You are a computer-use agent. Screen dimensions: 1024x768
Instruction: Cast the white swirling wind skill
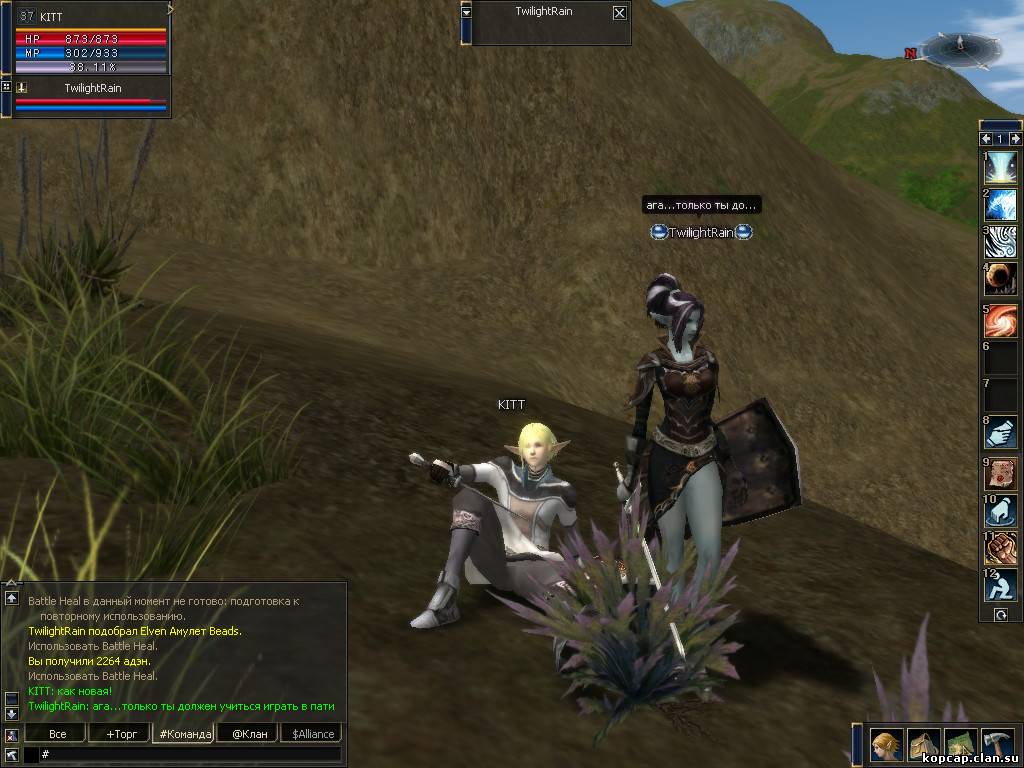[x=1000, y=242]
